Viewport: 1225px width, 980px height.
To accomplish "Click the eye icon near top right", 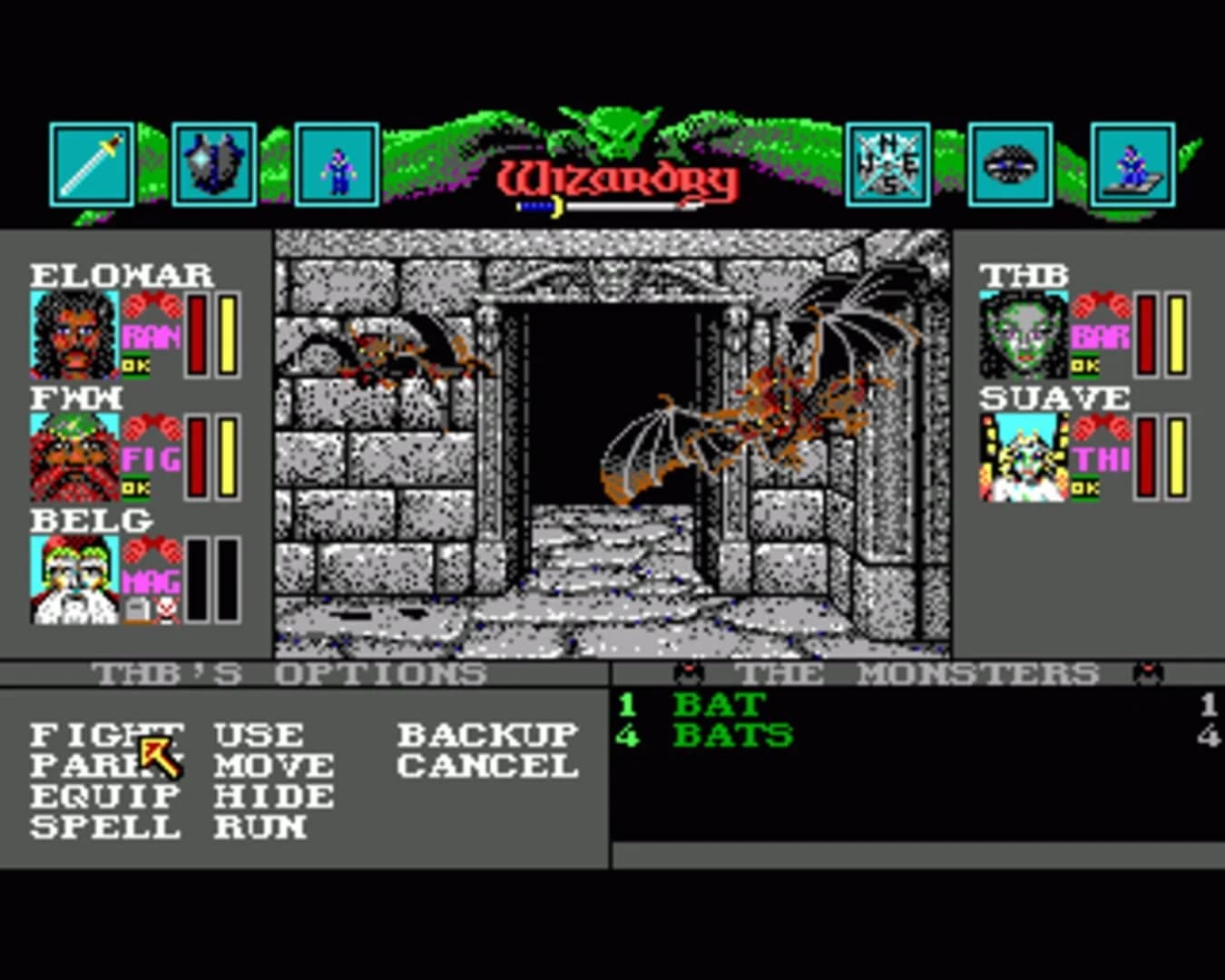I will pos(1010,163).
